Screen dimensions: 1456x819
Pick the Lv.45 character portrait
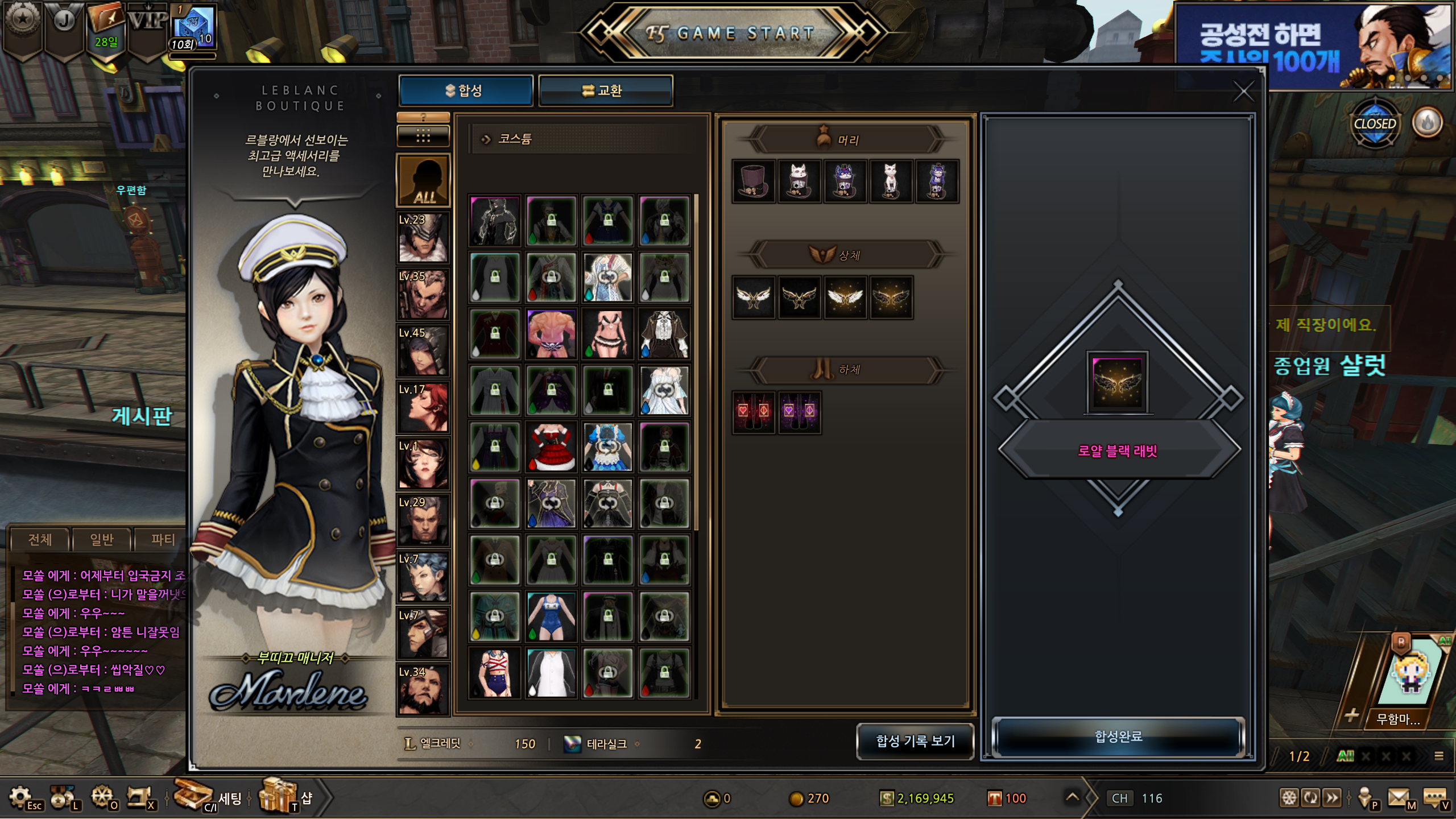[423, 350]
